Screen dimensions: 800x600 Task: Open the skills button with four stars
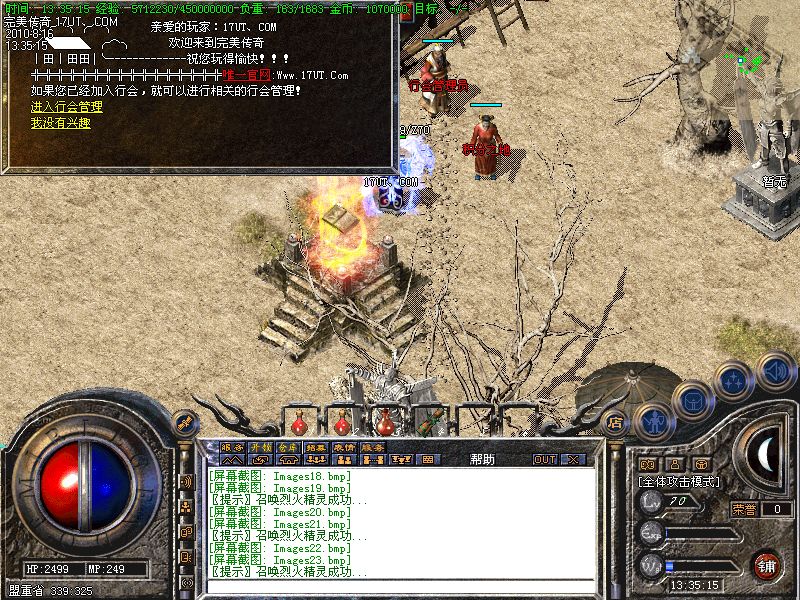(x=735, y=381)
